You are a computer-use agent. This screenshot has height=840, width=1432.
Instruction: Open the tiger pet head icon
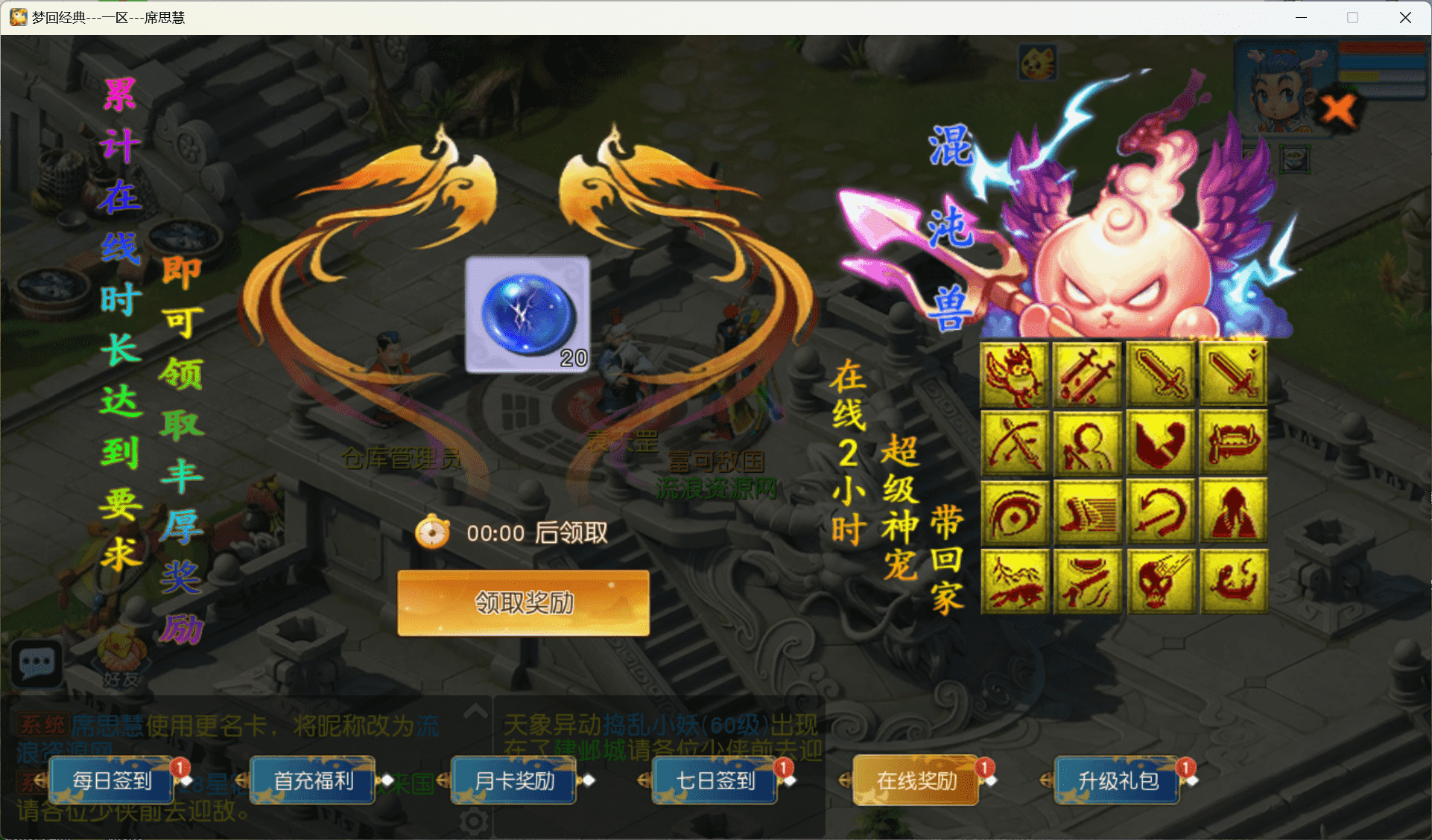(x=1038, y=63)
